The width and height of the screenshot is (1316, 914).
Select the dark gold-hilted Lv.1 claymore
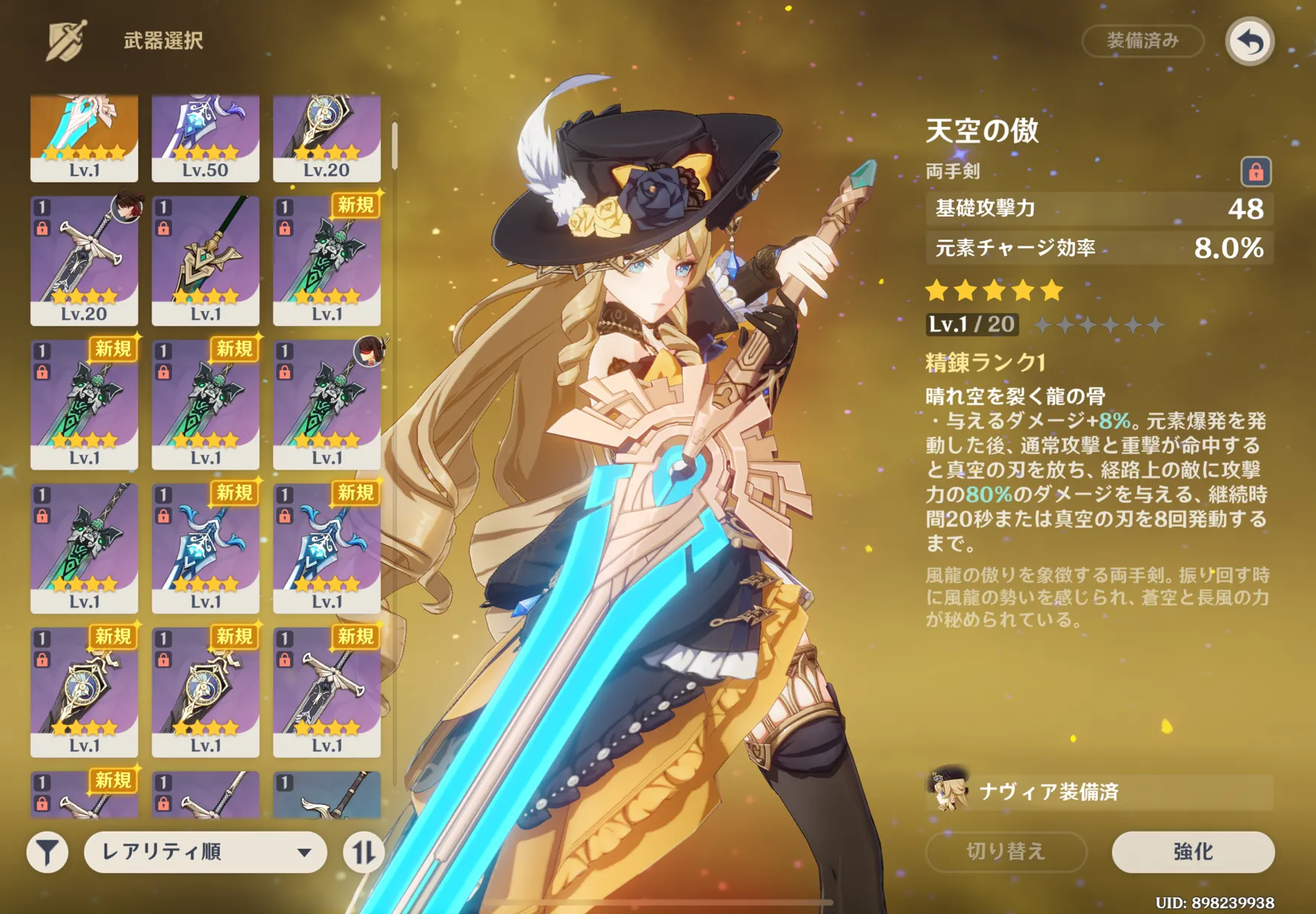206,260
